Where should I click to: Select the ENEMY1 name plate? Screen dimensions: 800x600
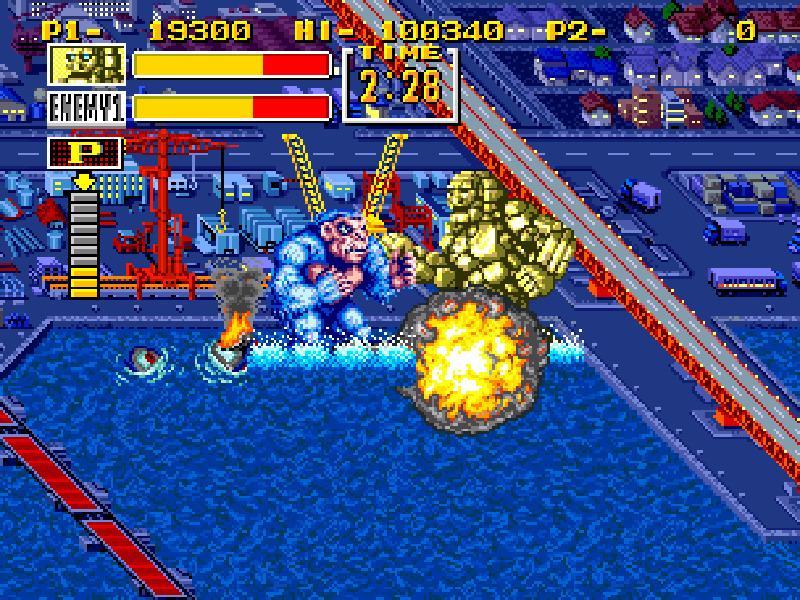[x=87, y=108]
